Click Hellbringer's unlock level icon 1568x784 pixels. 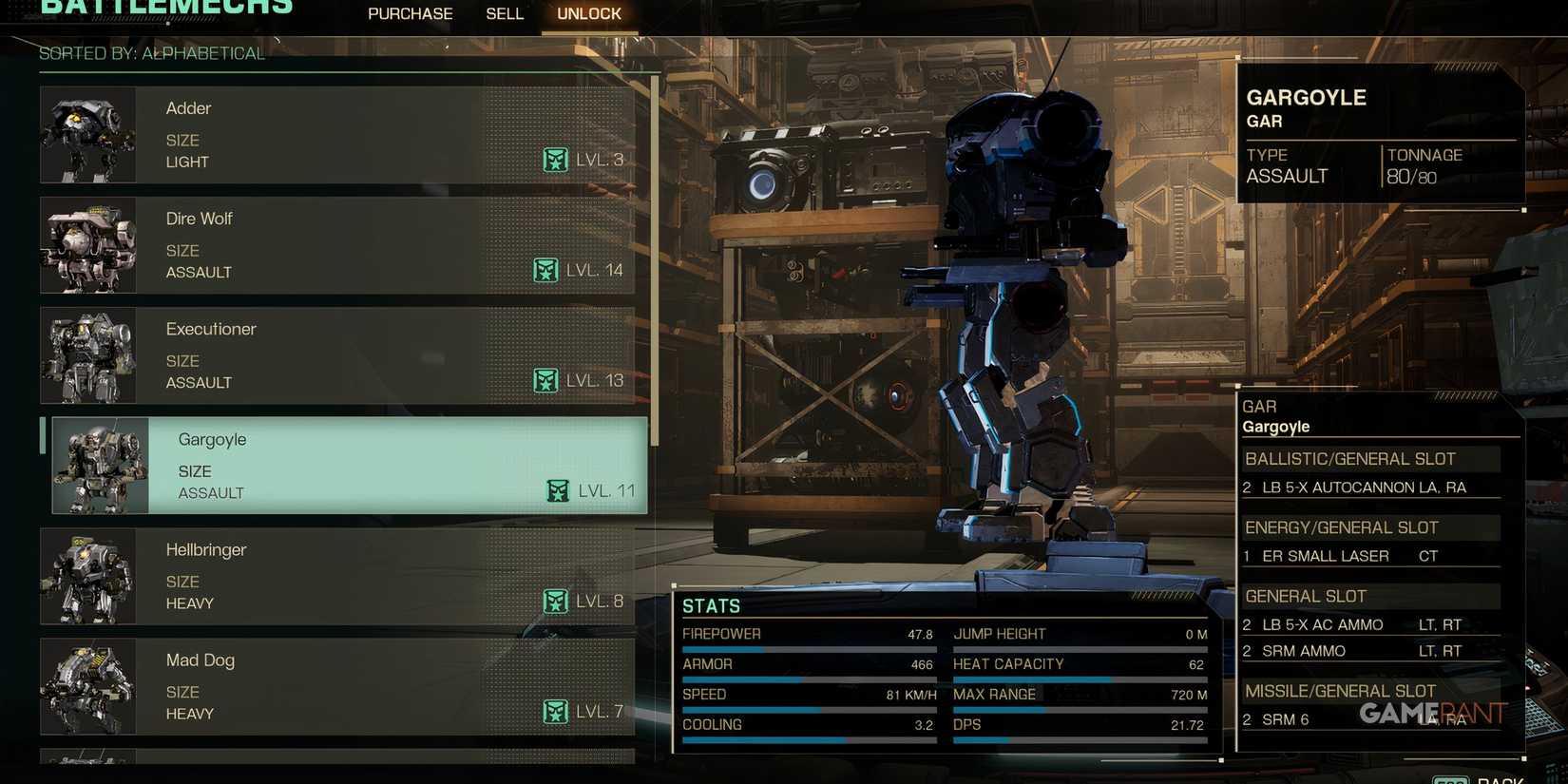556,601
